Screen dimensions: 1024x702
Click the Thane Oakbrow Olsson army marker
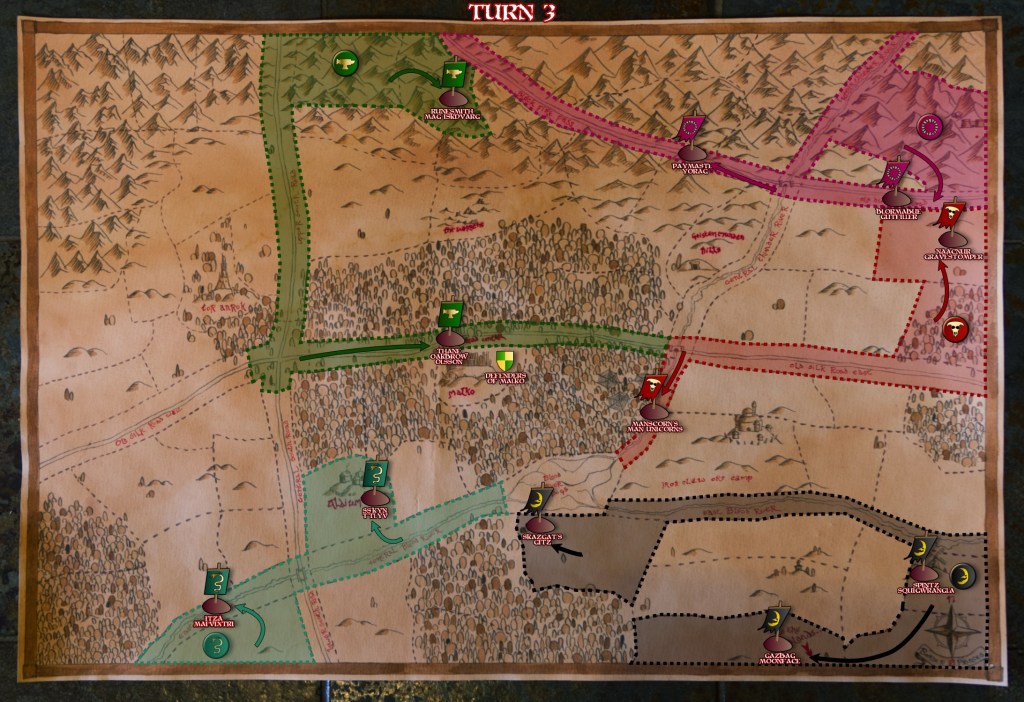coord(447,317)
